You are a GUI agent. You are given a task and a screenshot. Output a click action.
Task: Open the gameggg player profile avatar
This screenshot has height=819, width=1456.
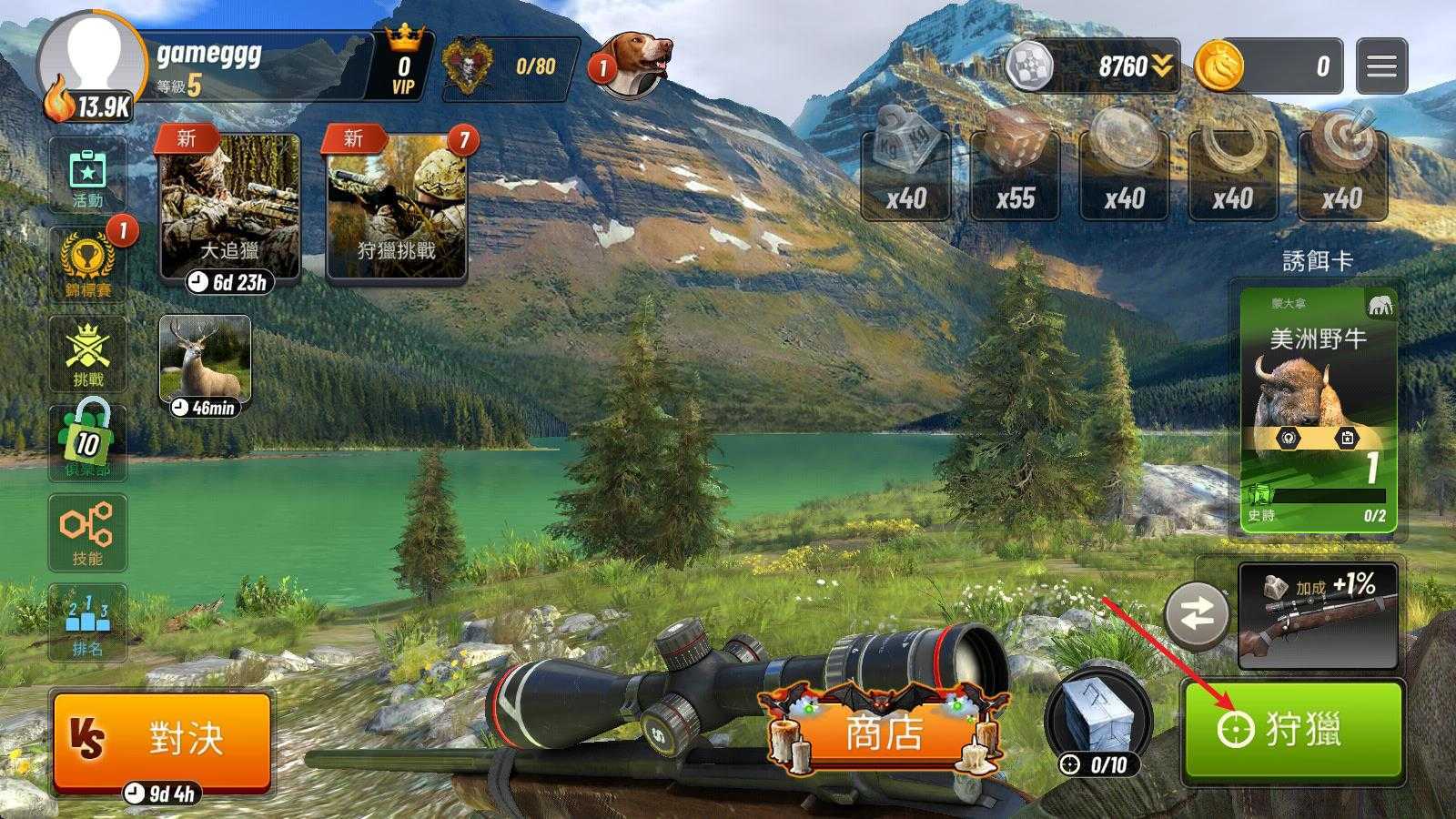coord(91,62)
